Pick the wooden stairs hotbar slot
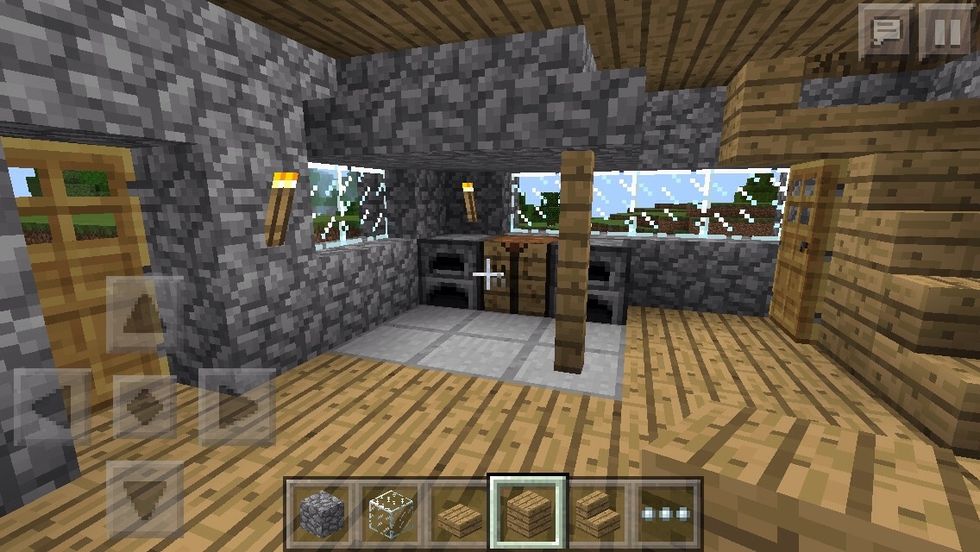Image resolution: width=980 pixels, height=552 pixels. [x=598, y=511]
